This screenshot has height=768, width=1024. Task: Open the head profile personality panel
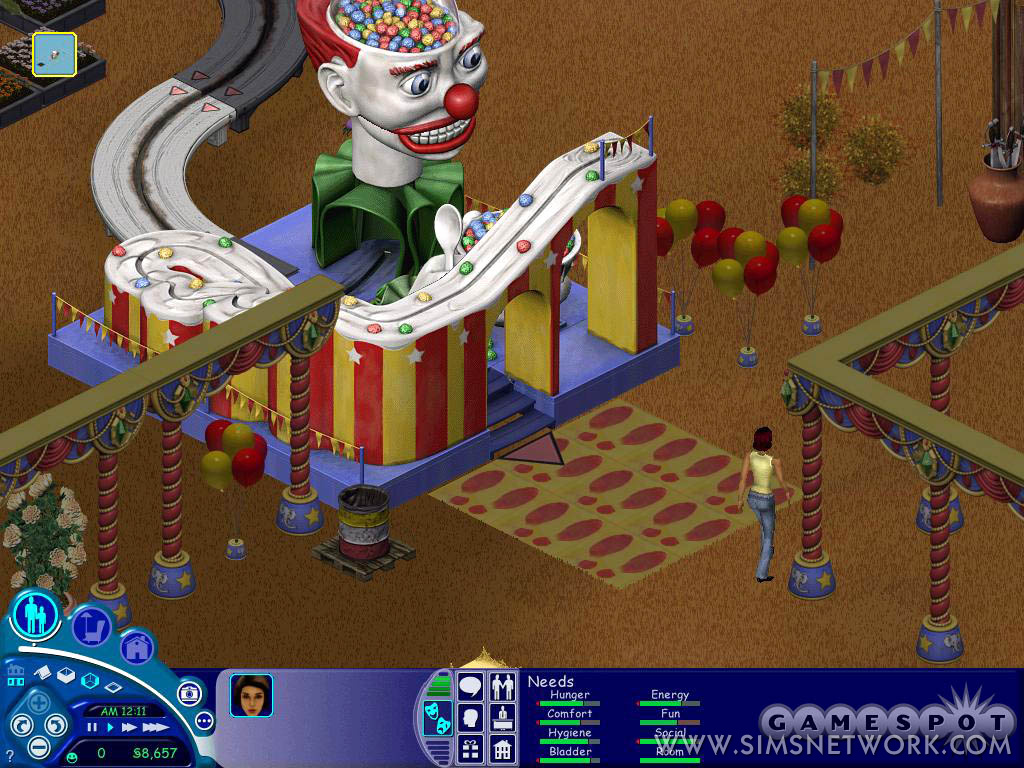point(471,717)
